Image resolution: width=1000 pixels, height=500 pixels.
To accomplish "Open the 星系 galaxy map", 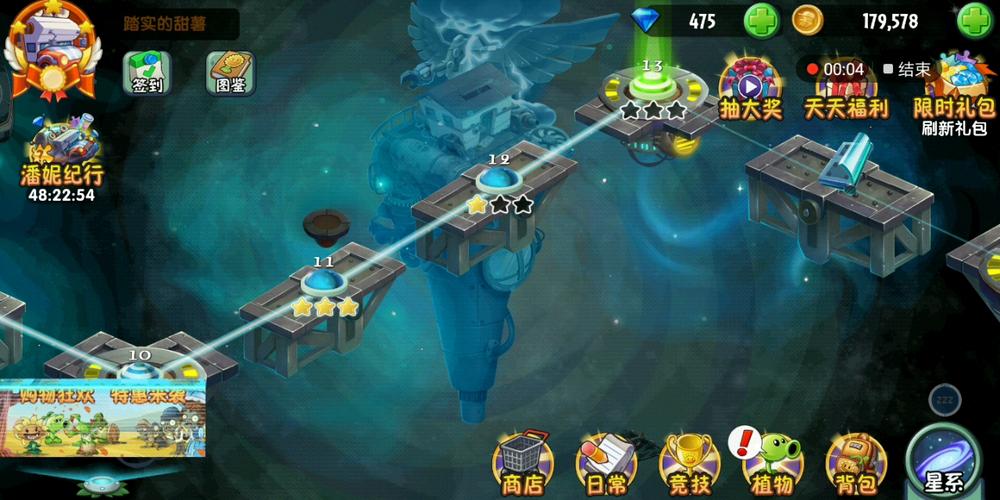I will (947, 460).
